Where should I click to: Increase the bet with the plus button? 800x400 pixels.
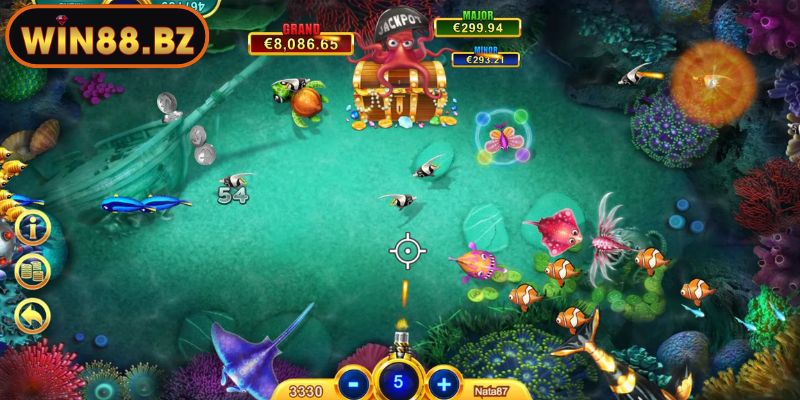click(x=443, y=382)
